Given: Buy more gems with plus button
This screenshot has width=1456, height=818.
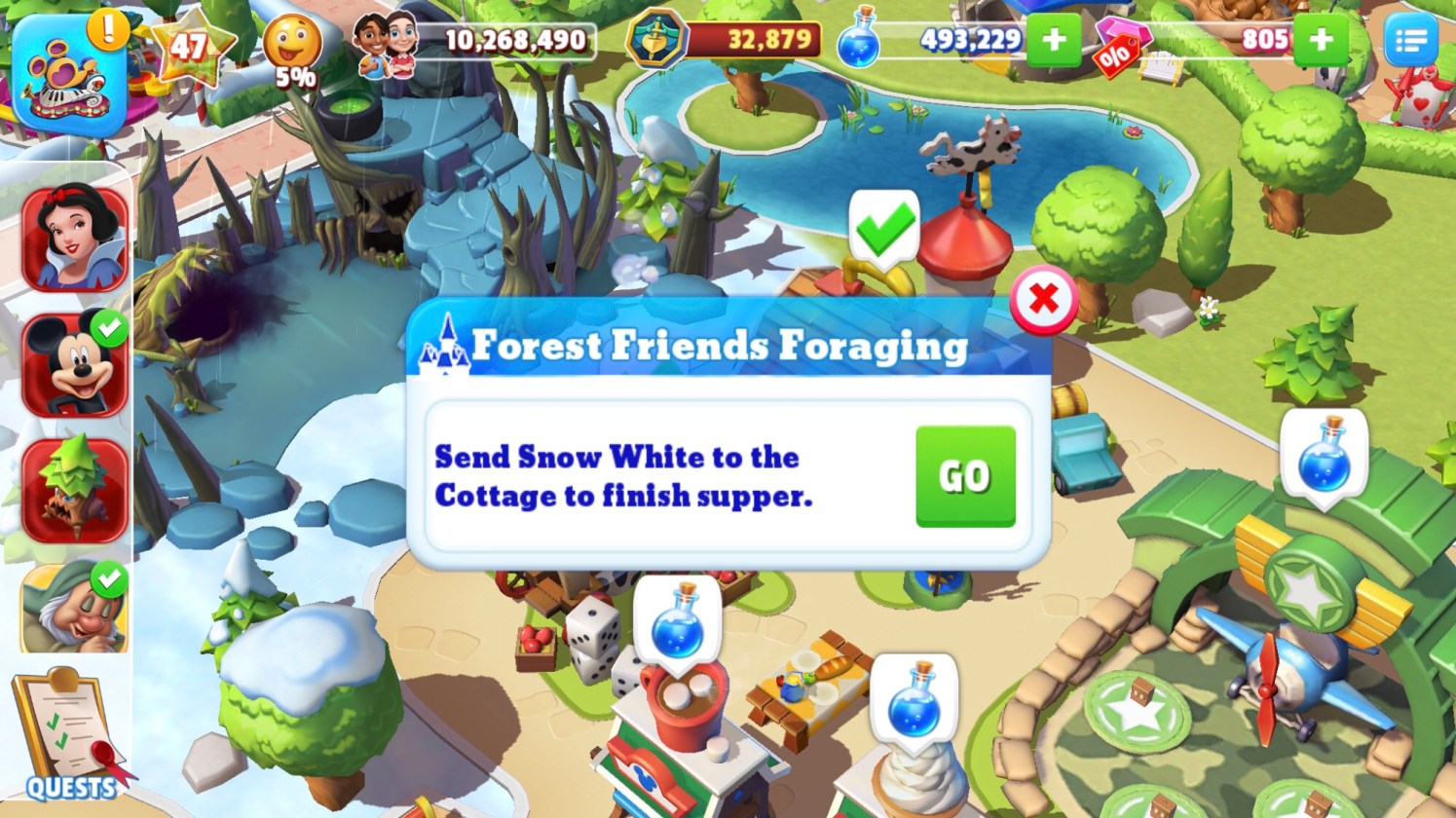Looking at the screenshot, I should coord(1321,40).
